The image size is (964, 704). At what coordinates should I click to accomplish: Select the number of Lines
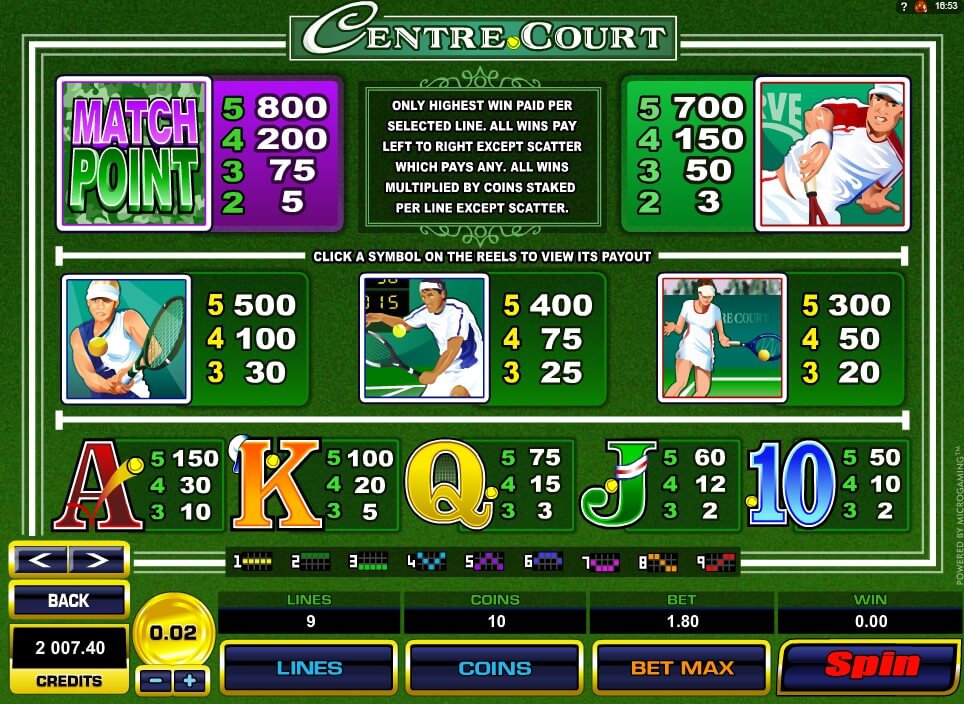308,667
